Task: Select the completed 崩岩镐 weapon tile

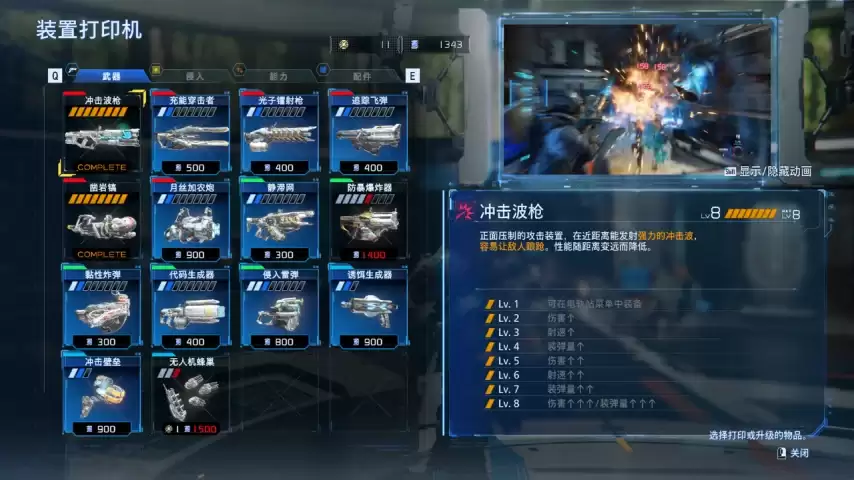Action: (103, 220)
